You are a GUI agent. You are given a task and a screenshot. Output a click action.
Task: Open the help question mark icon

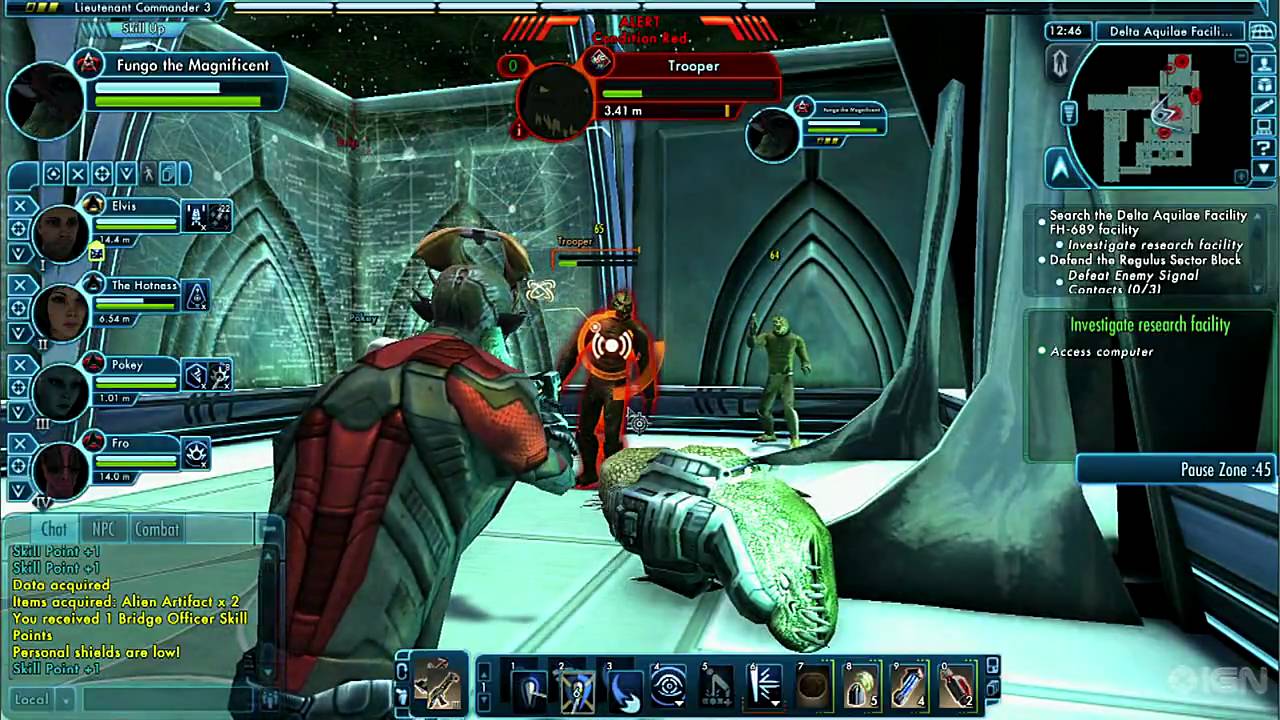pyautogui.click(x=1263, y=145)
